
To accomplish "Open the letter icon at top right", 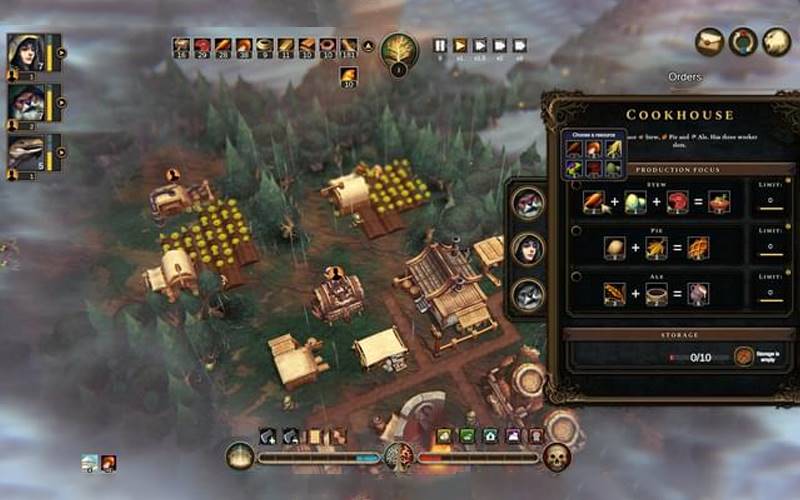I will point(710,41).
